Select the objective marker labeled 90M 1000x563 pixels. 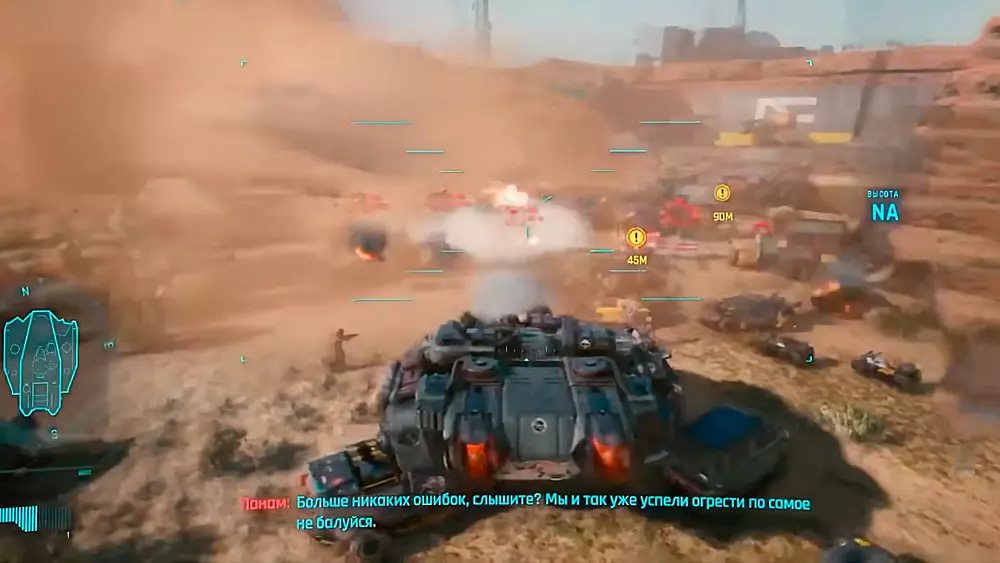pyautogui.click(x=722, y=193)
